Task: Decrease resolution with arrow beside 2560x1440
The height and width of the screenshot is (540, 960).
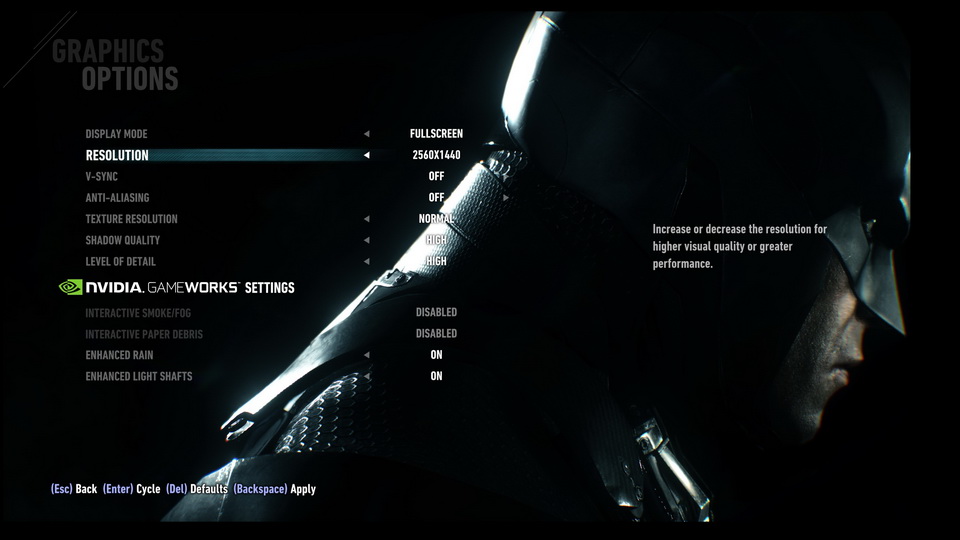Action: 366,155
